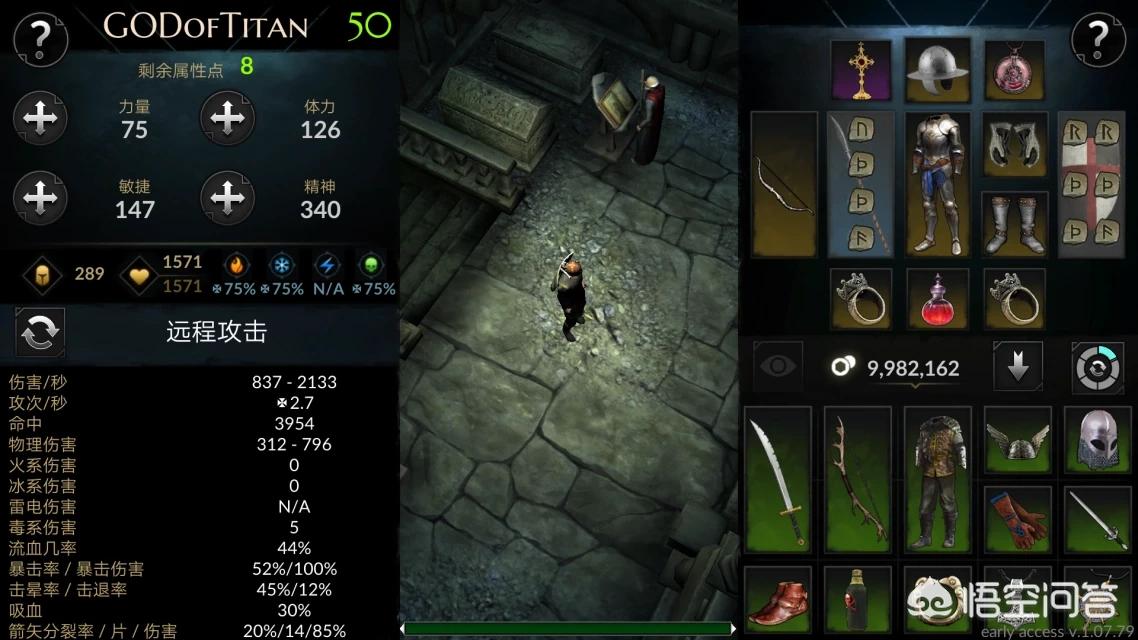Select the equipped red health potion
Viewport: 1138px width, 640px height.
pos(937,297)
